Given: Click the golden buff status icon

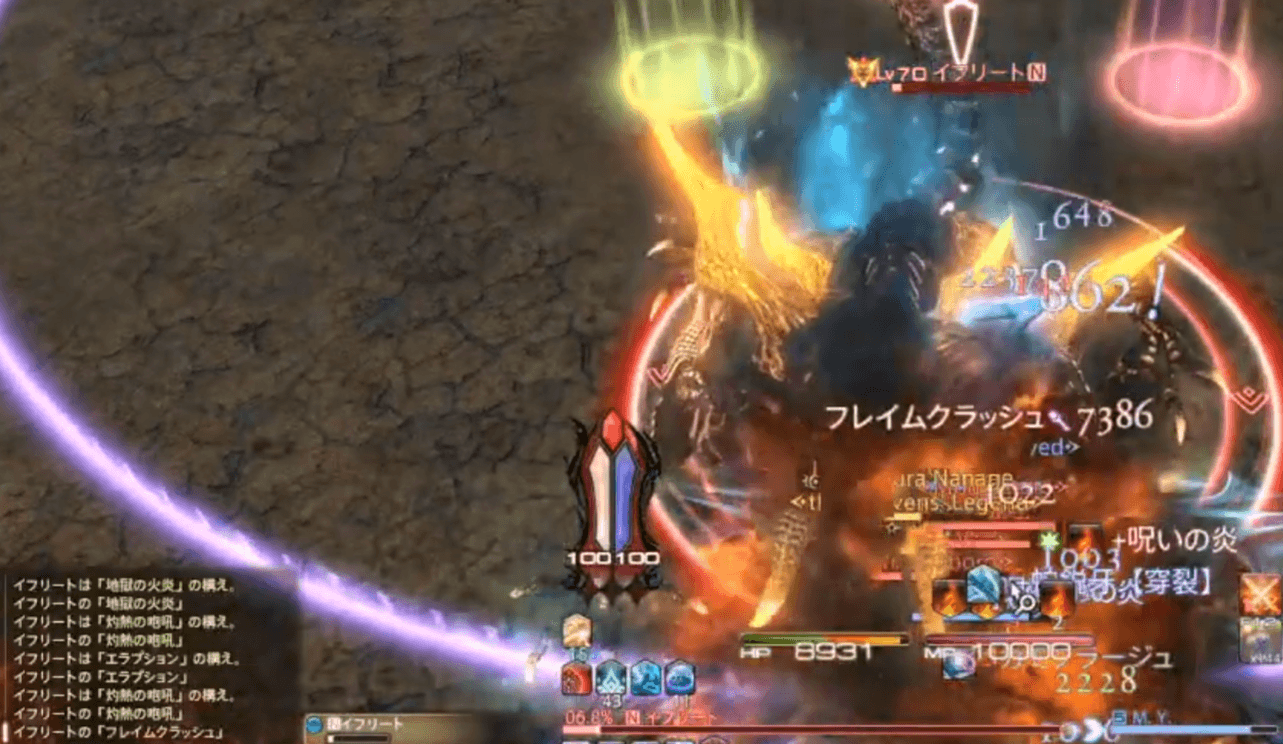Looking at the screenshot, I should (575, 630).
